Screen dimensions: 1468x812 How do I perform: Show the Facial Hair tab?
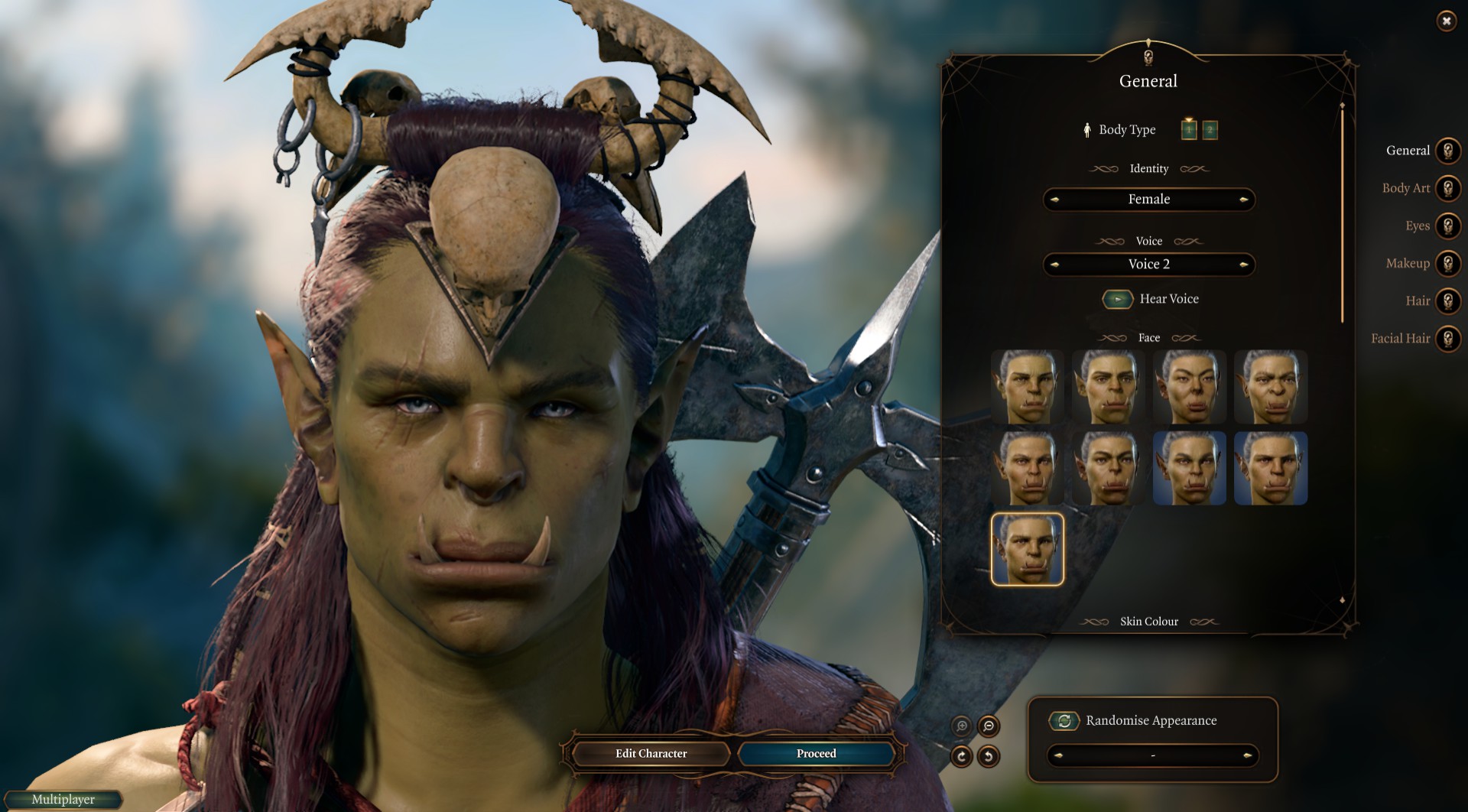pos(1447,338)
